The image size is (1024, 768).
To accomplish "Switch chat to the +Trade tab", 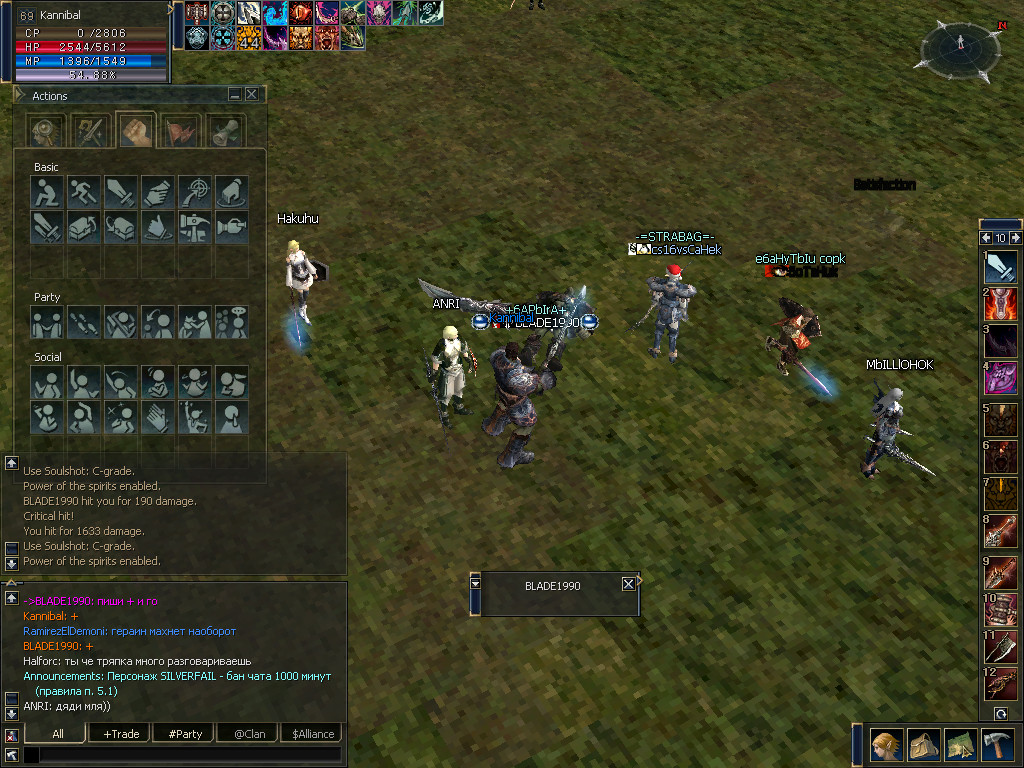I will click(x=121, y=734).
